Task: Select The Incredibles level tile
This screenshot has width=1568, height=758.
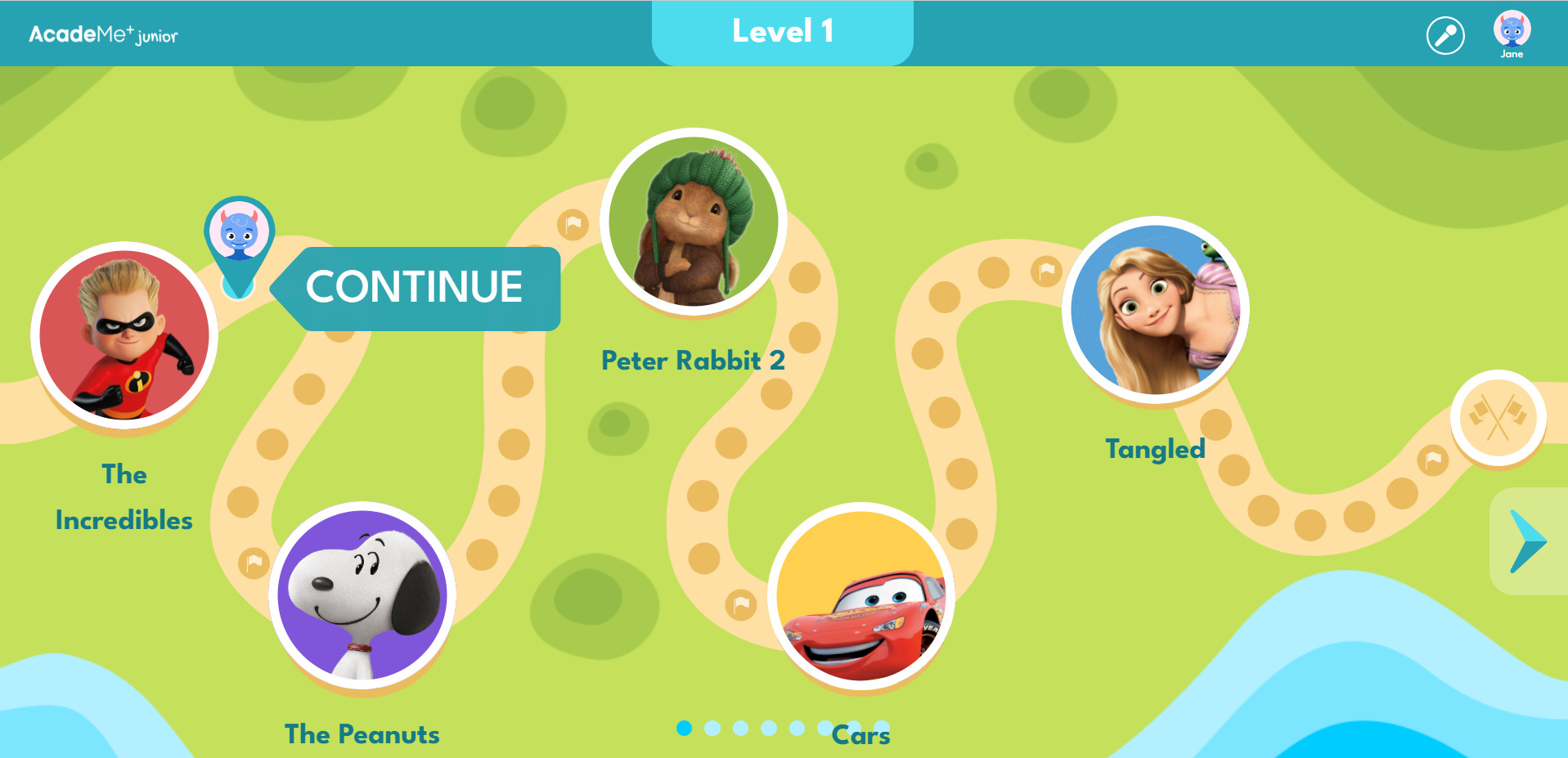Action: pos(124,335)
